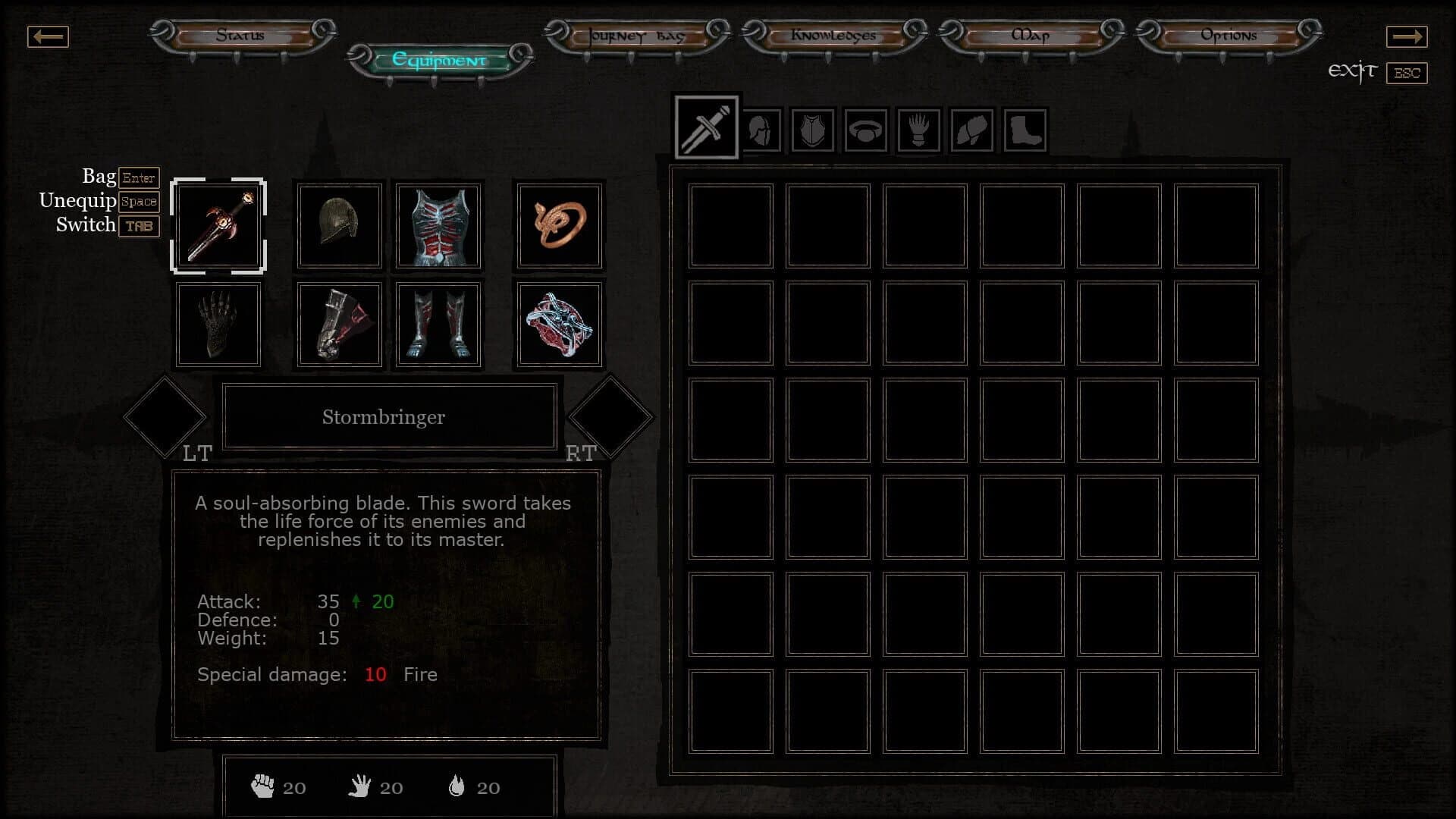
Task: Select the sword filter icon
Action: pos(705,127)
